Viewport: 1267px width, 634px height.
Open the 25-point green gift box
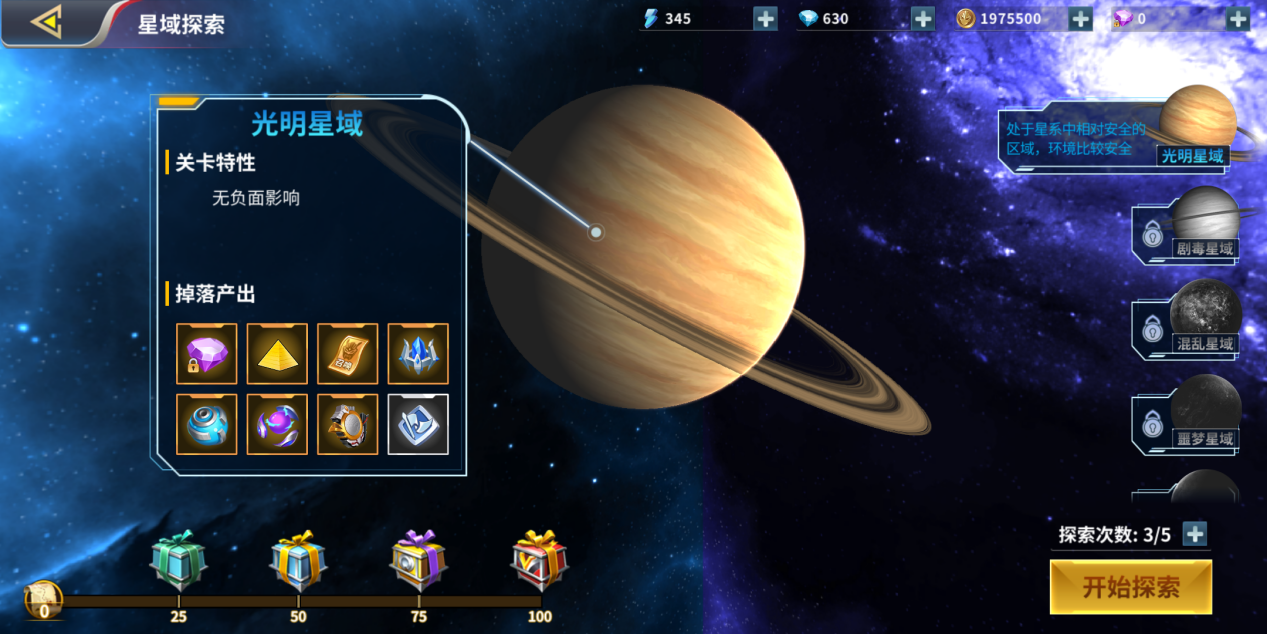[x=178, y=562]
